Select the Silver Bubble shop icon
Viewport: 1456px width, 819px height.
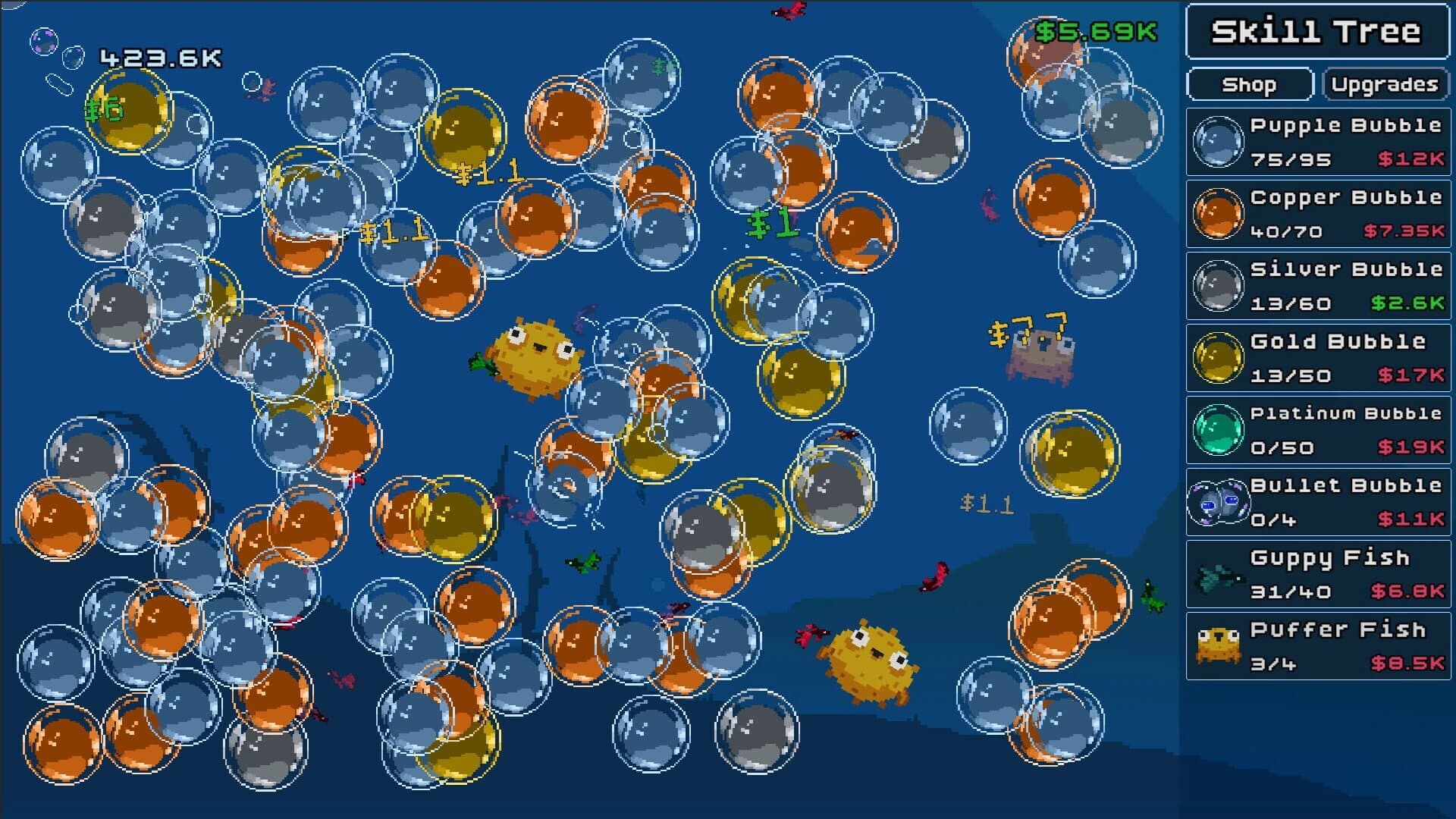[1219, 285]
